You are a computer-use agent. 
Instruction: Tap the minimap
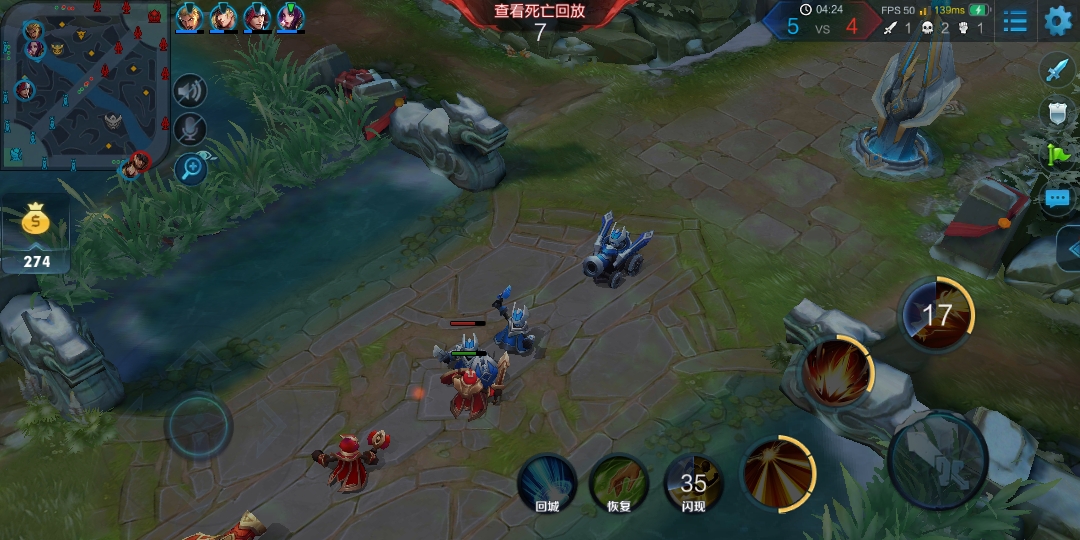coord(85,85)
